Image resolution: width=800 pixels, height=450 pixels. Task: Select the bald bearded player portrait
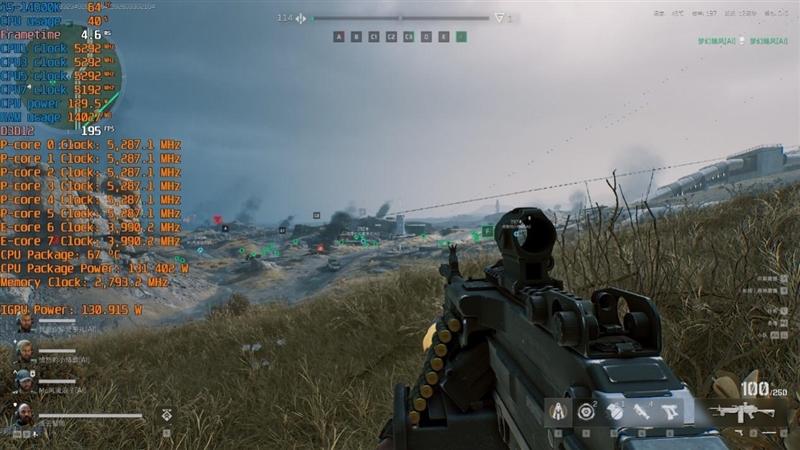[x=24, y=412]
